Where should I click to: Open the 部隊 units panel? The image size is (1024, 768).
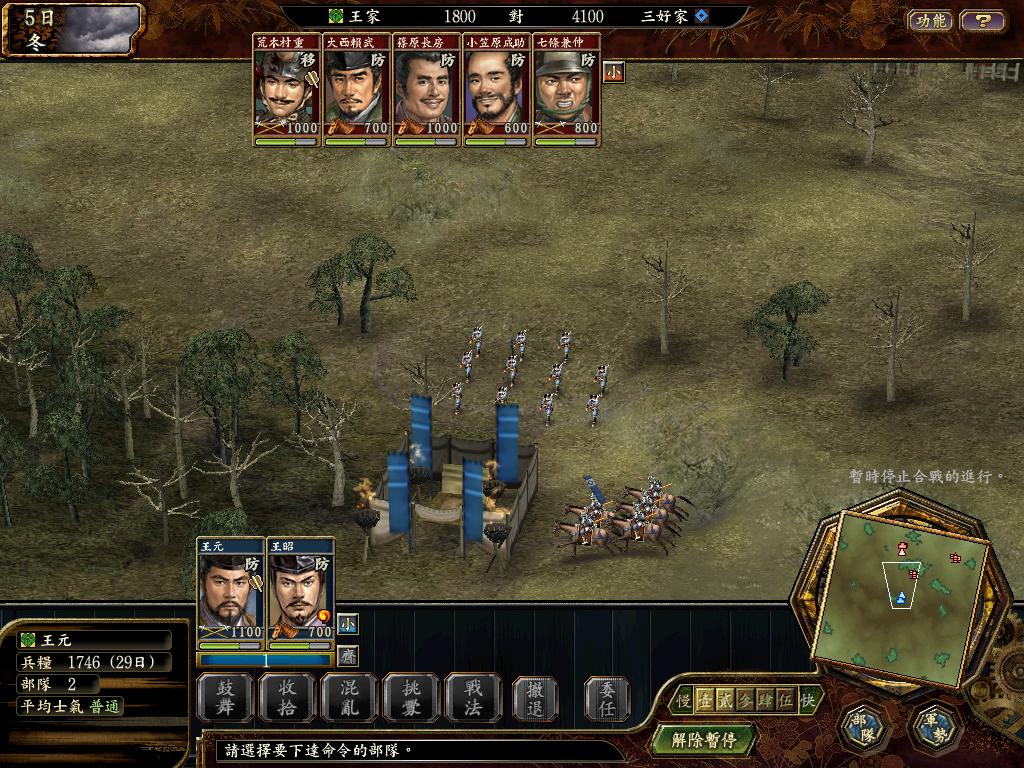[x=863, y=729]
